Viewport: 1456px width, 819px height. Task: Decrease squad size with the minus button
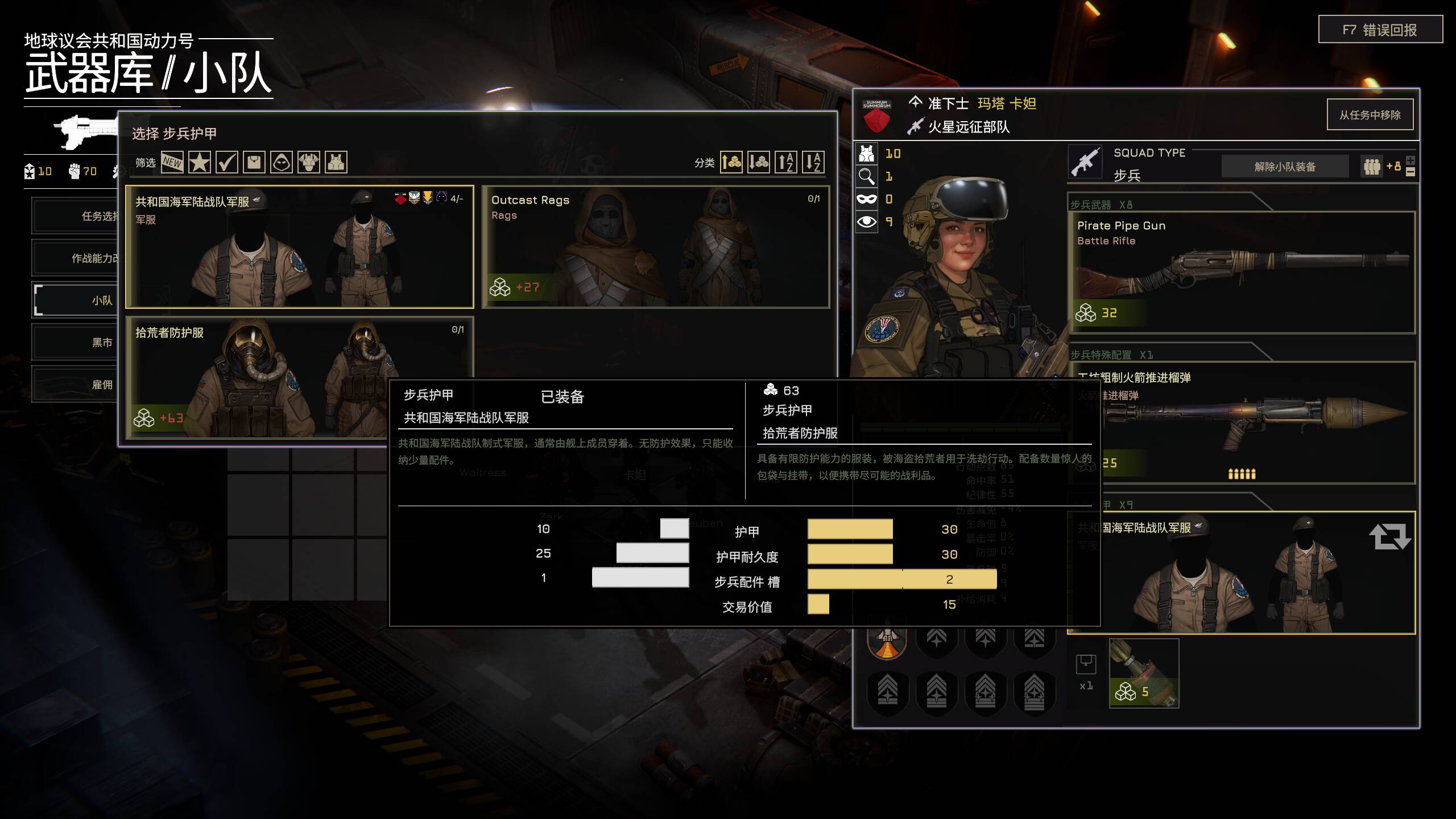coord(1410,172)
